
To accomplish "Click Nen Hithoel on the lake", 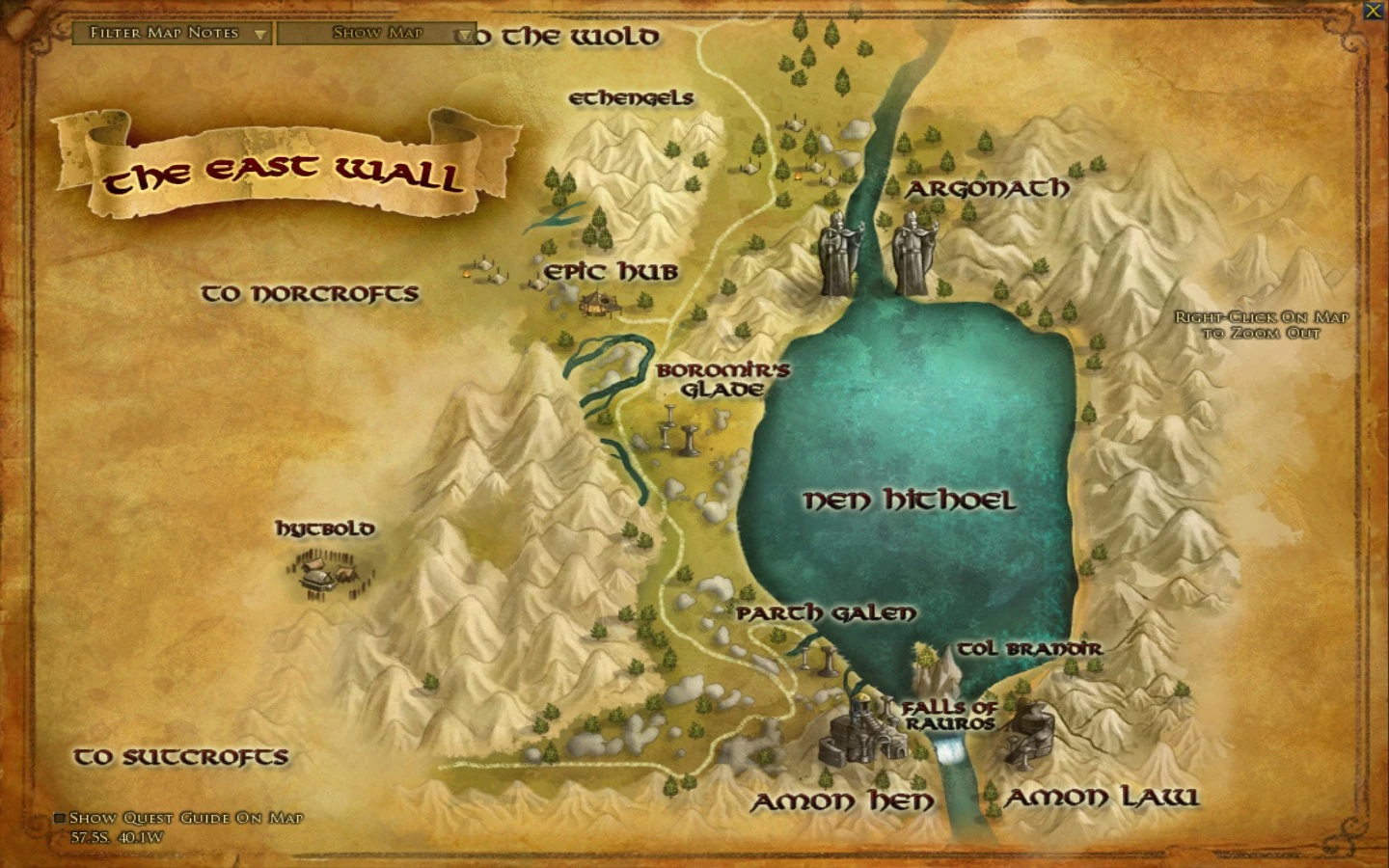I will [x=911, y=501].
